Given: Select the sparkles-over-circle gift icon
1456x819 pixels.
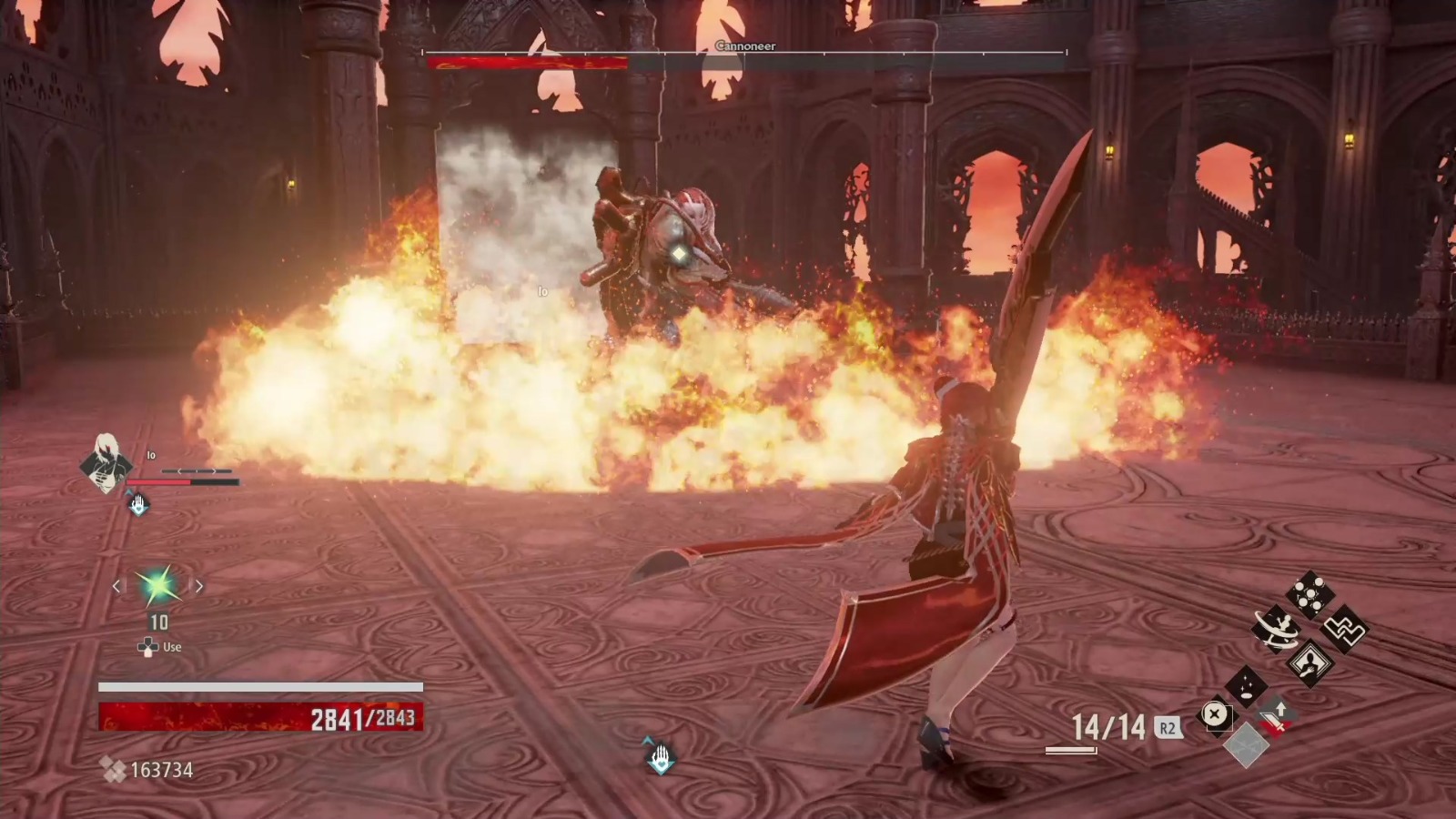Looking at the screenshot, I should click(1247, 688).
